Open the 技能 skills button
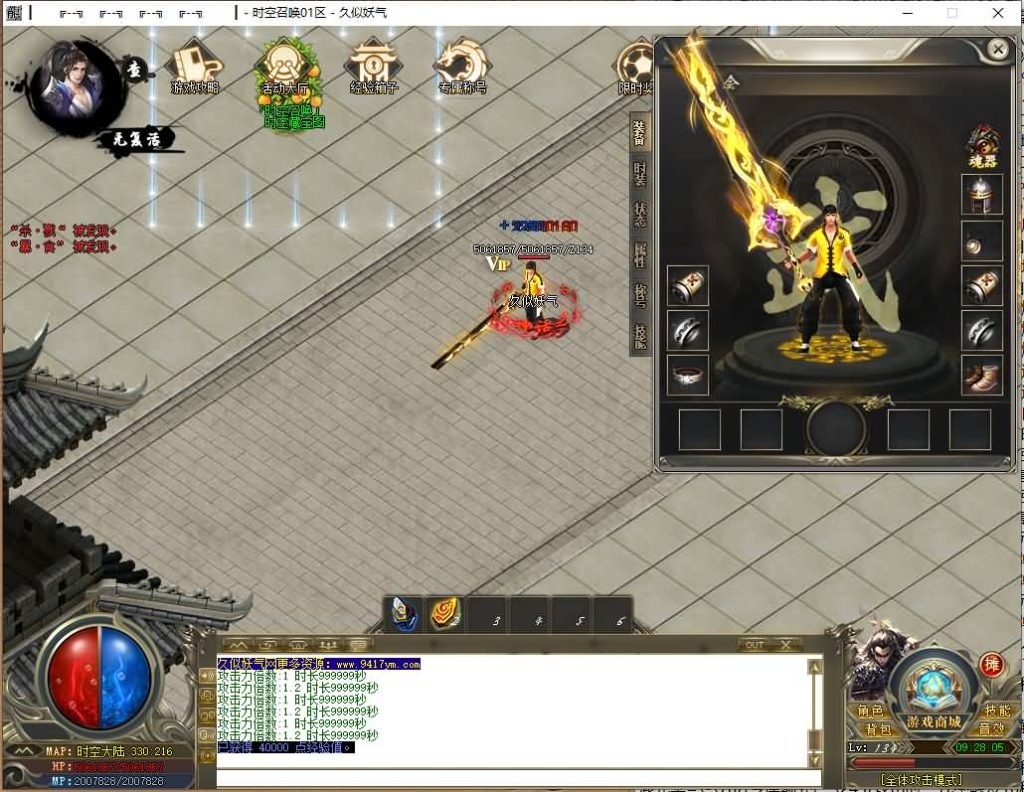Image resolution: width=1024 pixels, height=792 pixels. coord(996,711)
